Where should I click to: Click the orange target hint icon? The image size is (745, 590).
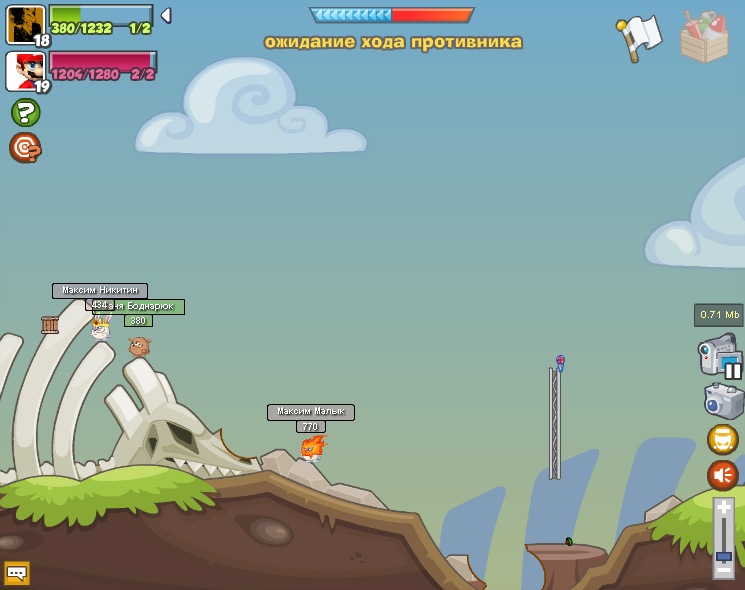25,148
